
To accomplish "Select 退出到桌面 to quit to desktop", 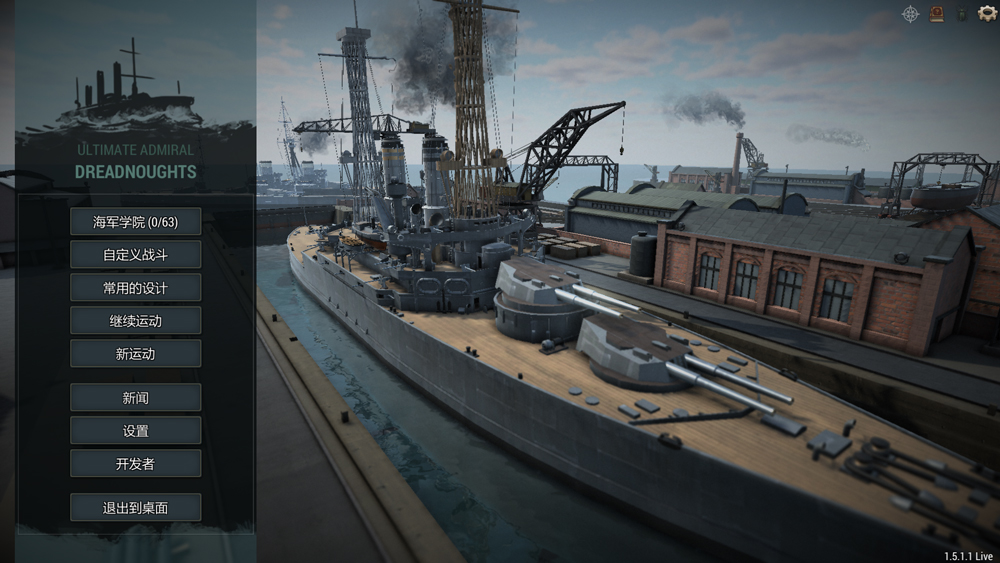I will [x=135, y=508].
